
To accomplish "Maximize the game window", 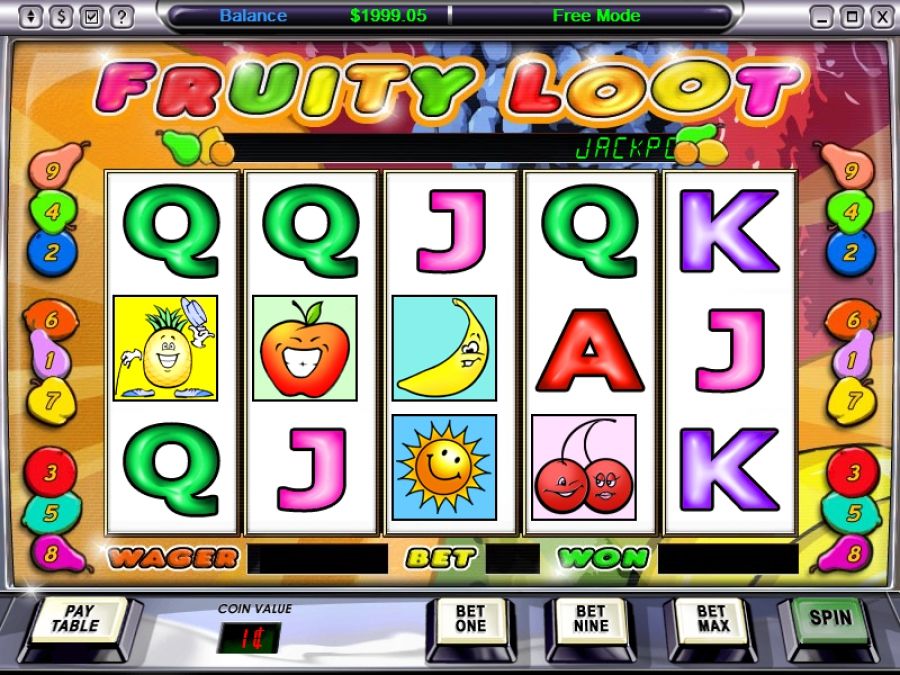I will pyautogui.click(x=851, y=16).
